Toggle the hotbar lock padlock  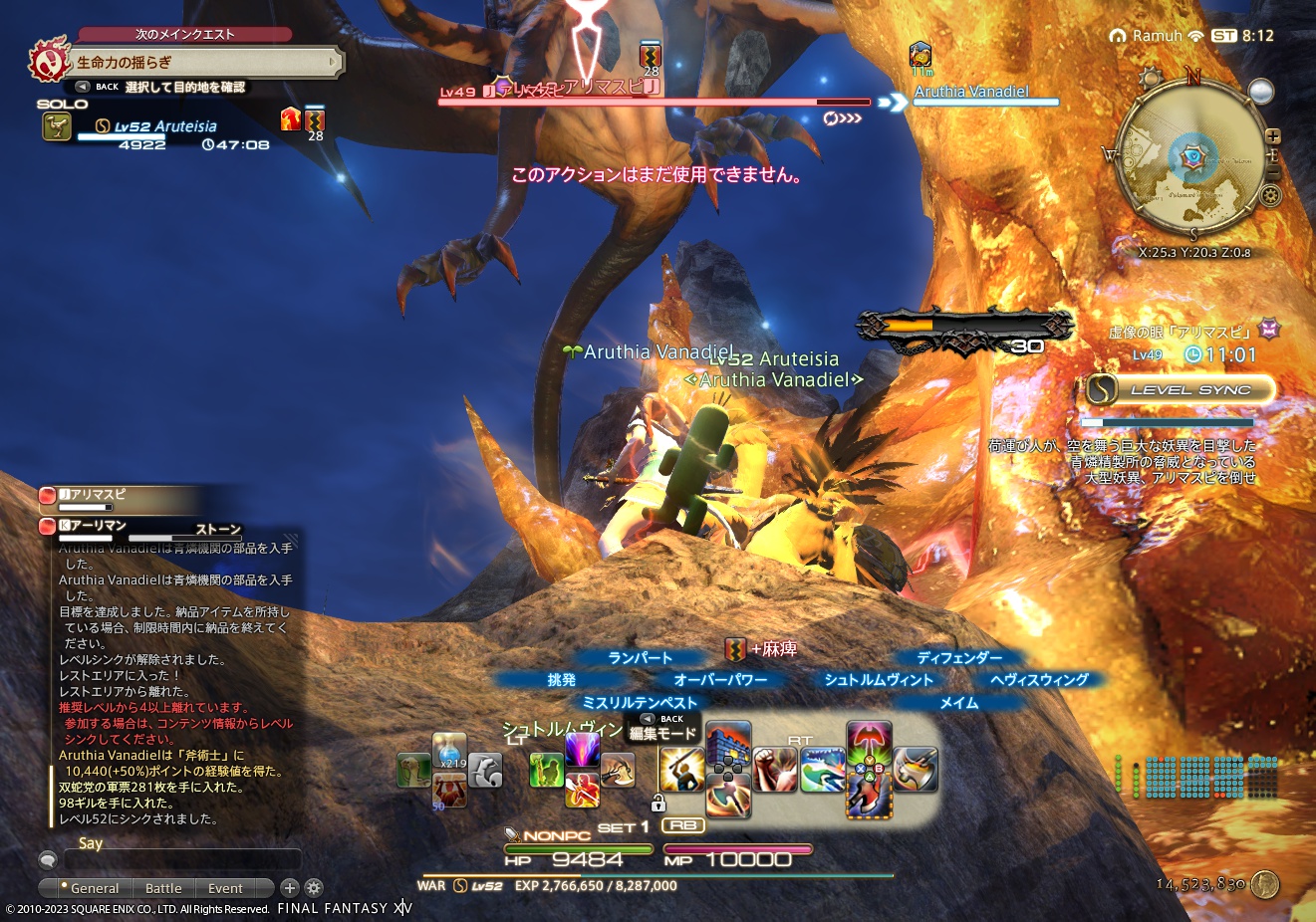[659, 805]
